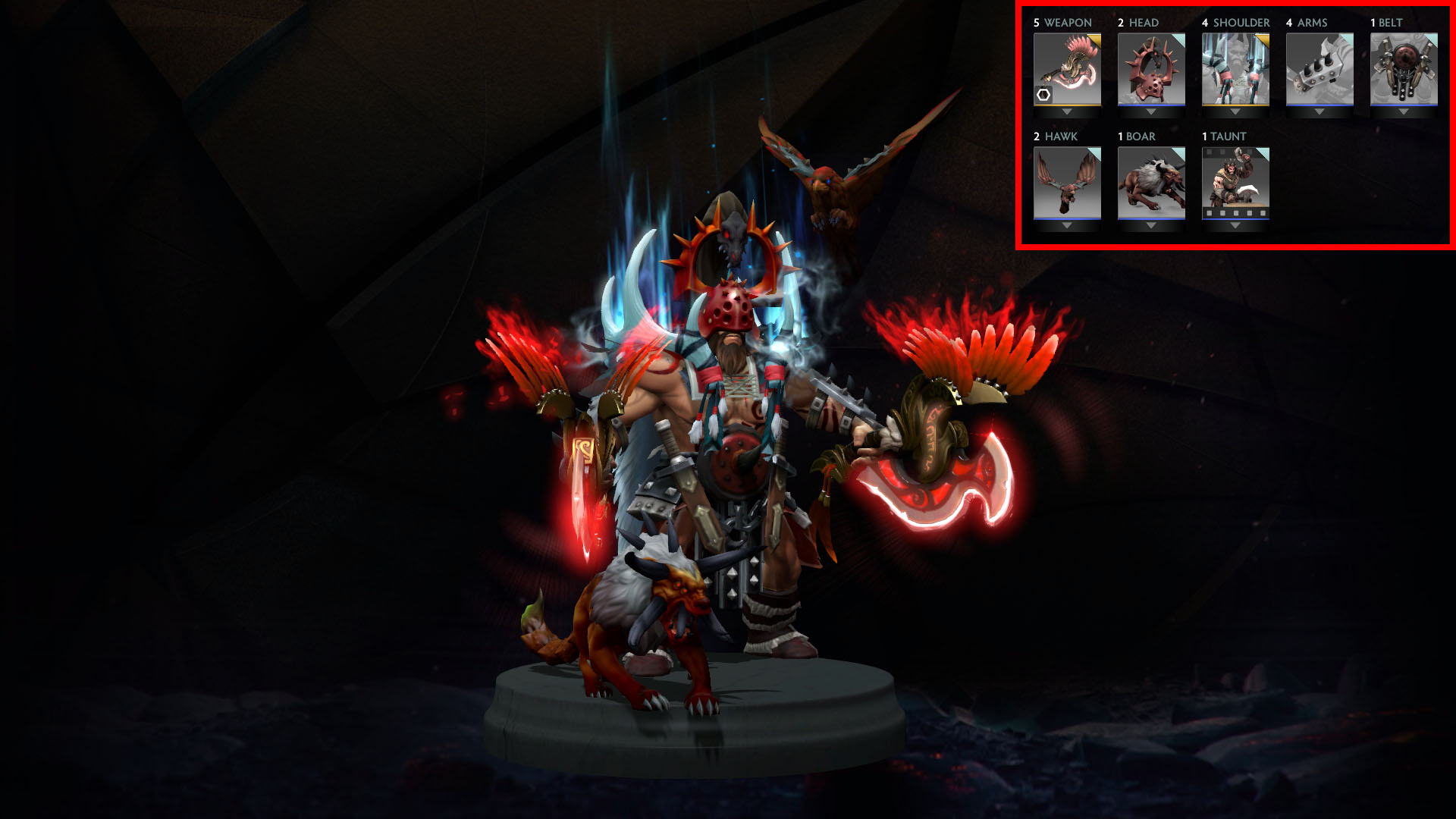Expand the dropdown arrow under Taunt
Screen dimensions: 1456x819
1235,226
